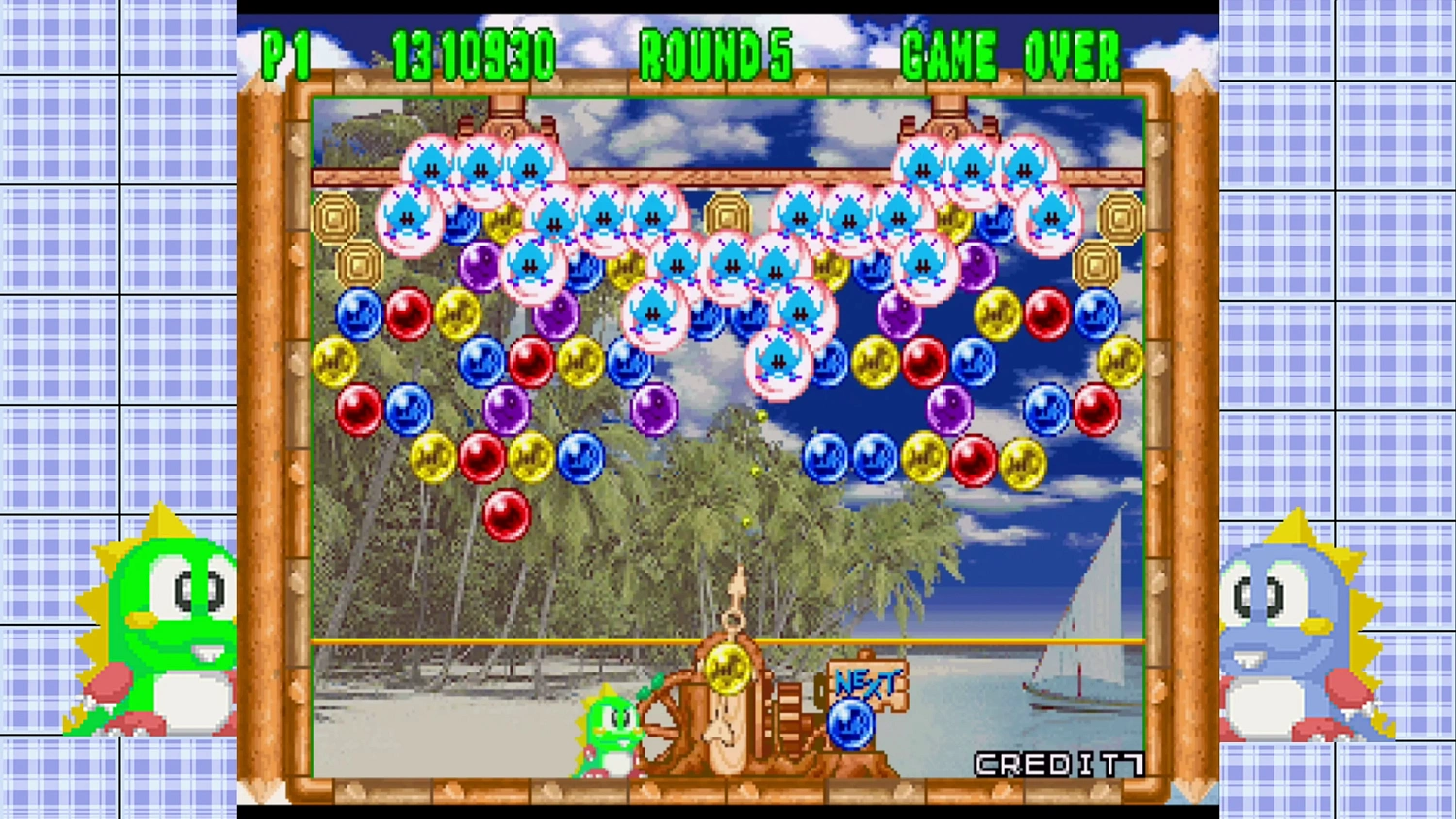This screenshot has height=819, width=1456.
Task: Select the ROUND 5 header text
Action: tap(715, 55)
